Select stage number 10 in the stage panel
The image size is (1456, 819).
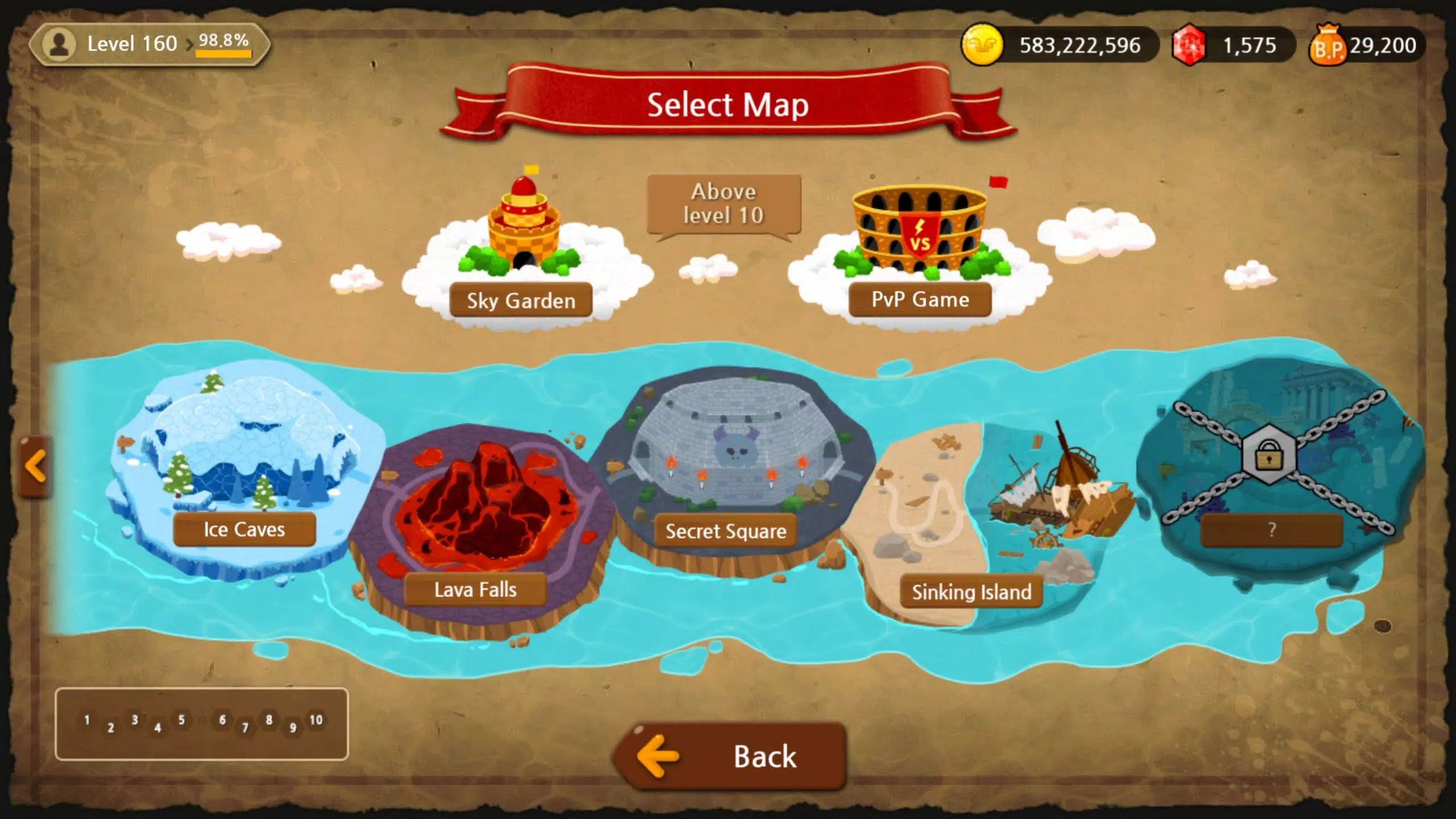click(x=316, y=720)
